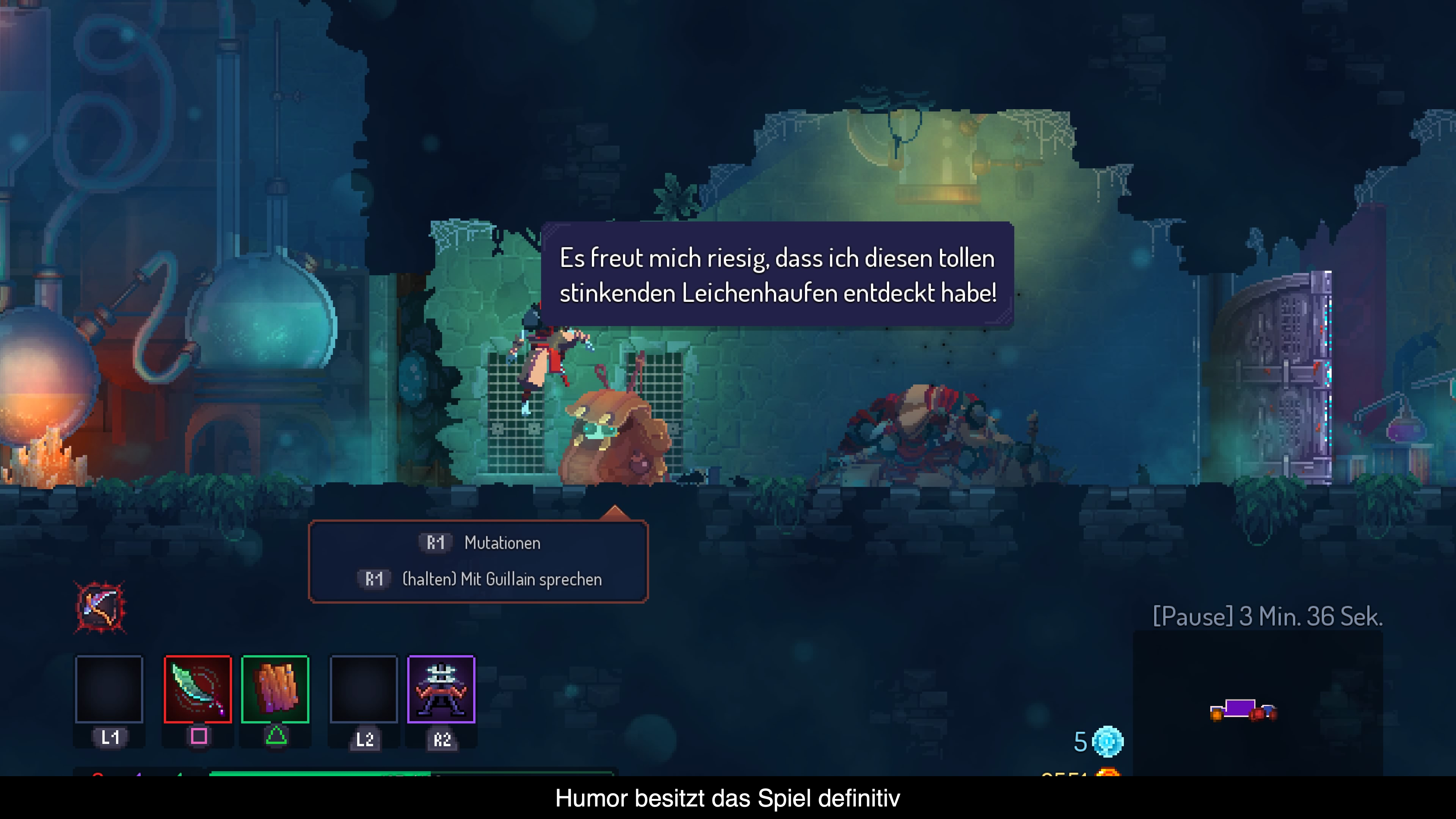
Task: Select the green curved blade weapon slot
Action: (x=198, y=689)
